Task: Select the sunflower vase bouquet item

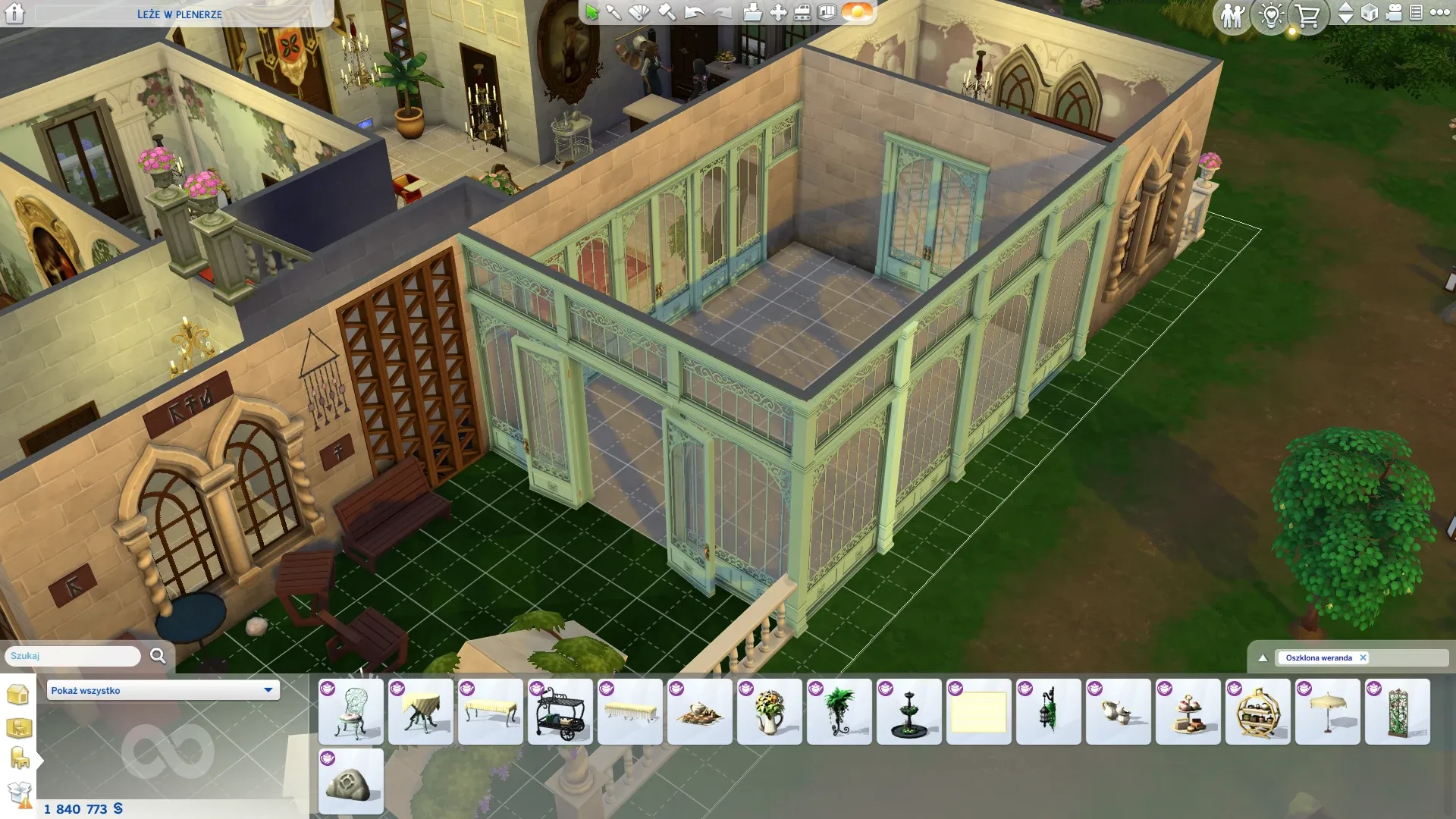Action: coord(770,711)
